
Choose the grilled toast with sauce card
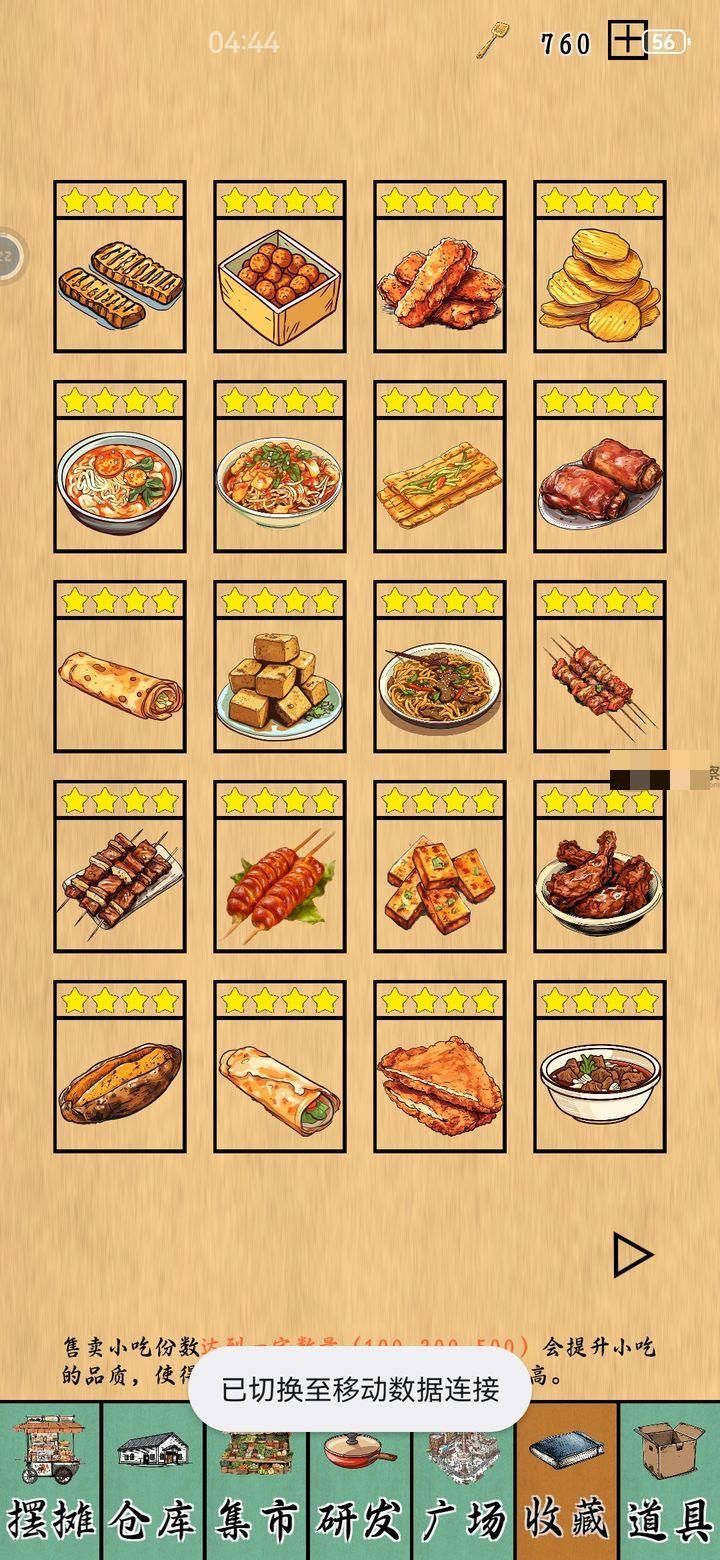click(119, 267)
